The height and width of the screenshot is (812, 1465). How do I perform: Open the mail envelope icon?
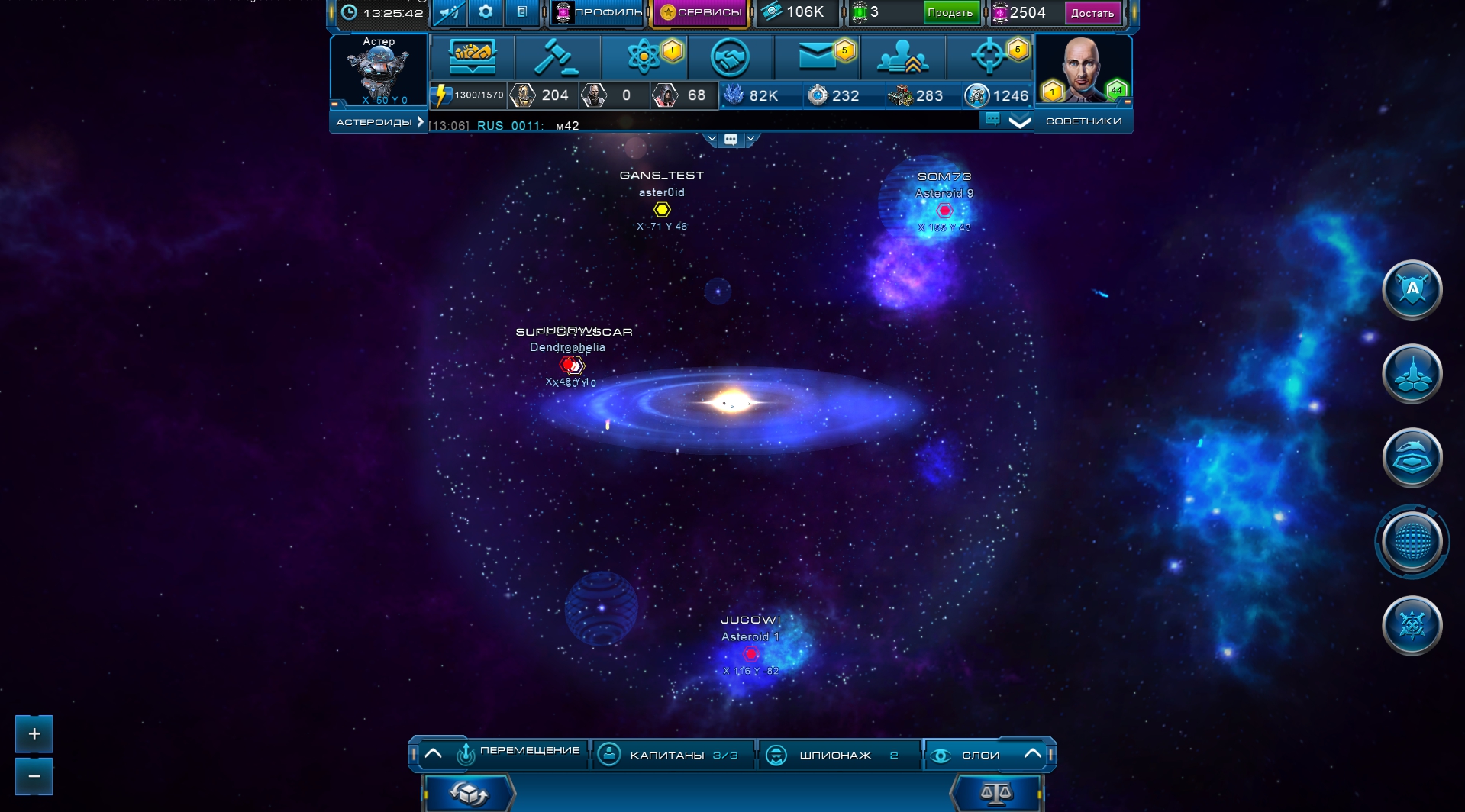click(x=817, y=57)
